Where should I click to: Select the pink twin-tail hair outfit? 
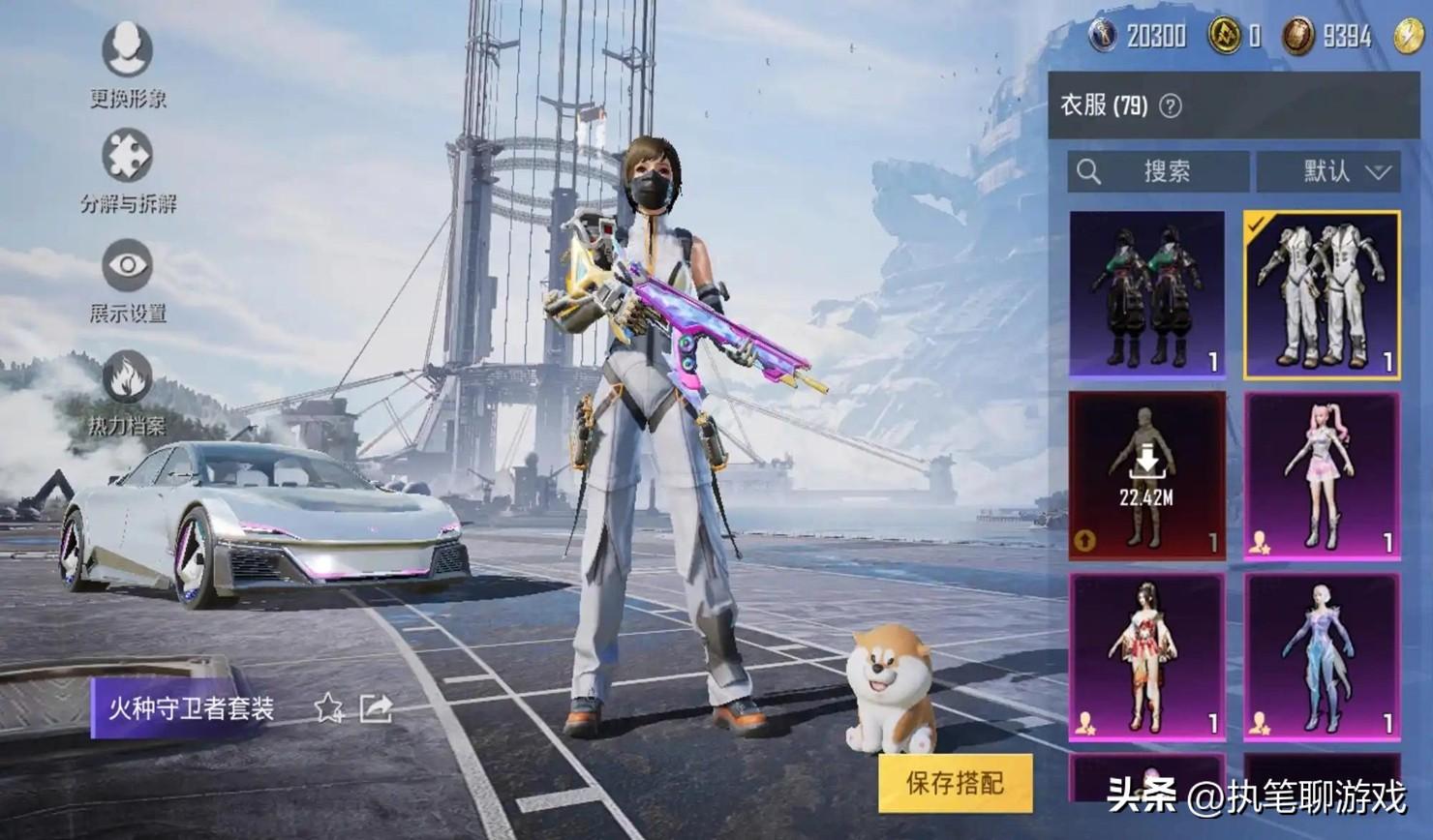tap(1322, 474)
